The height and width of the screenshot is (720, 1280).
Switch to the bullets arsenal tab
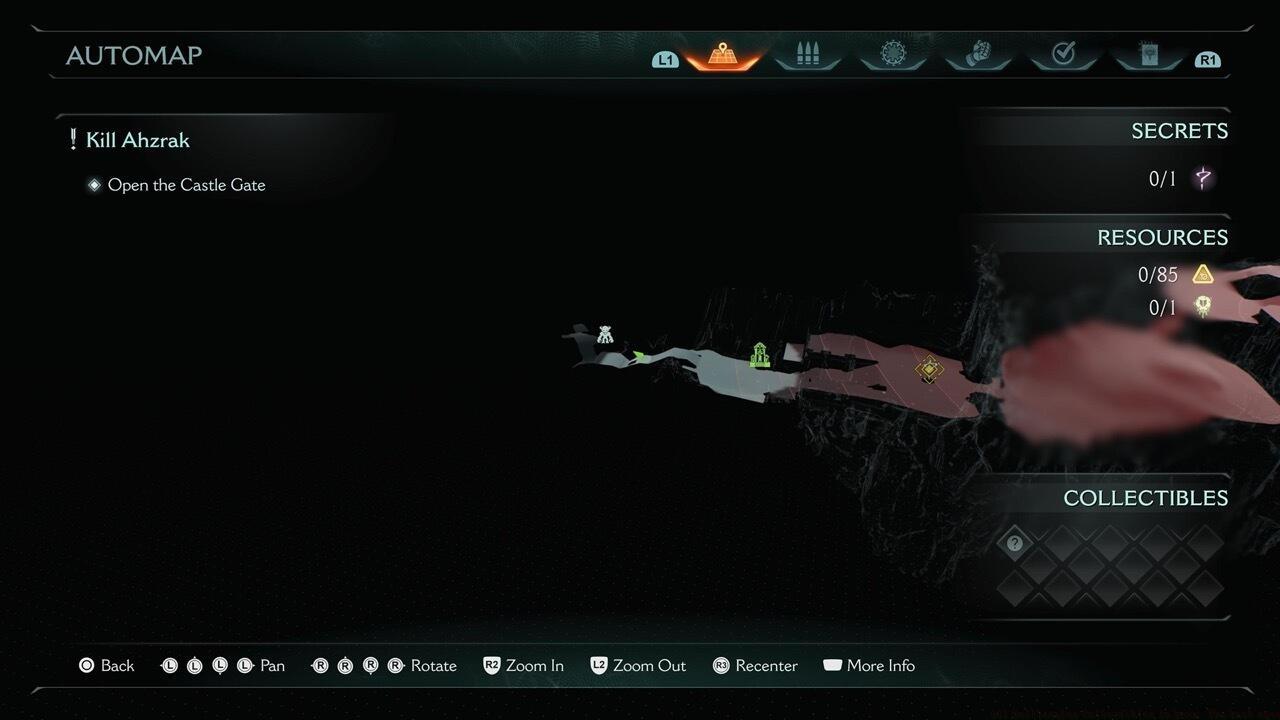click(x=807, y=54)
